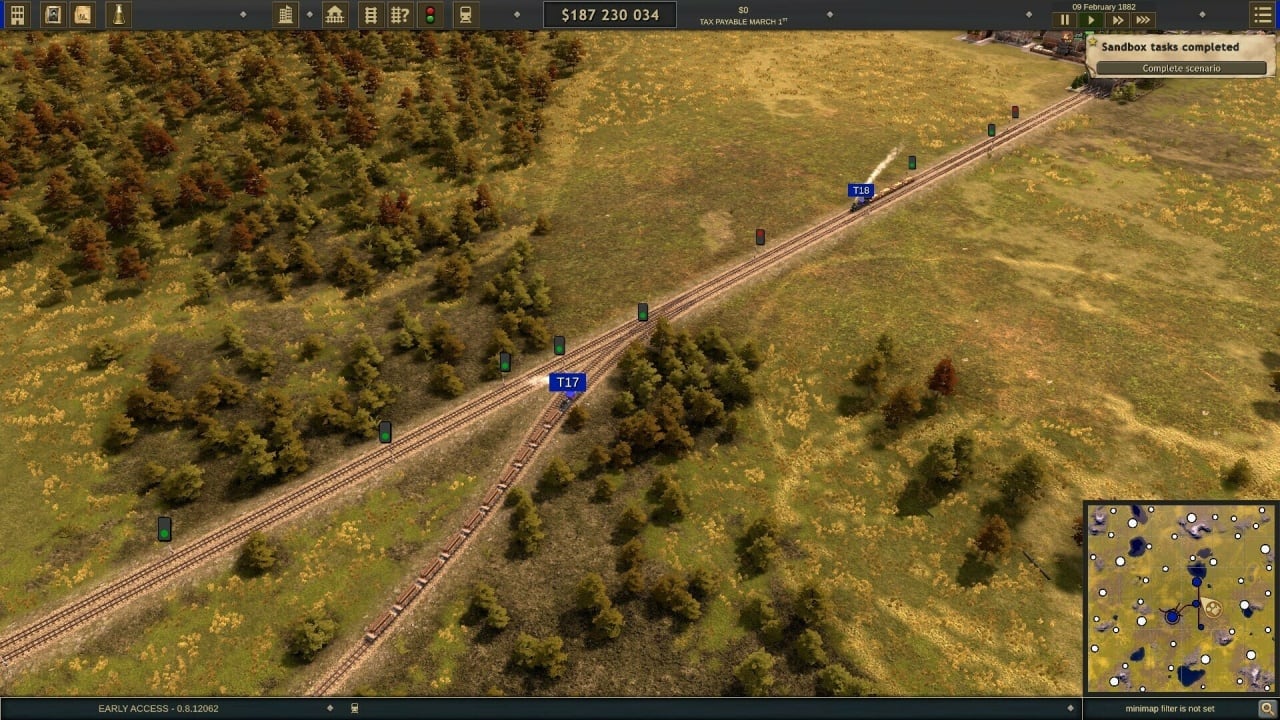Select the track laying tool
This screenshot has width=1280, height=720.
(x=371, y=15)
